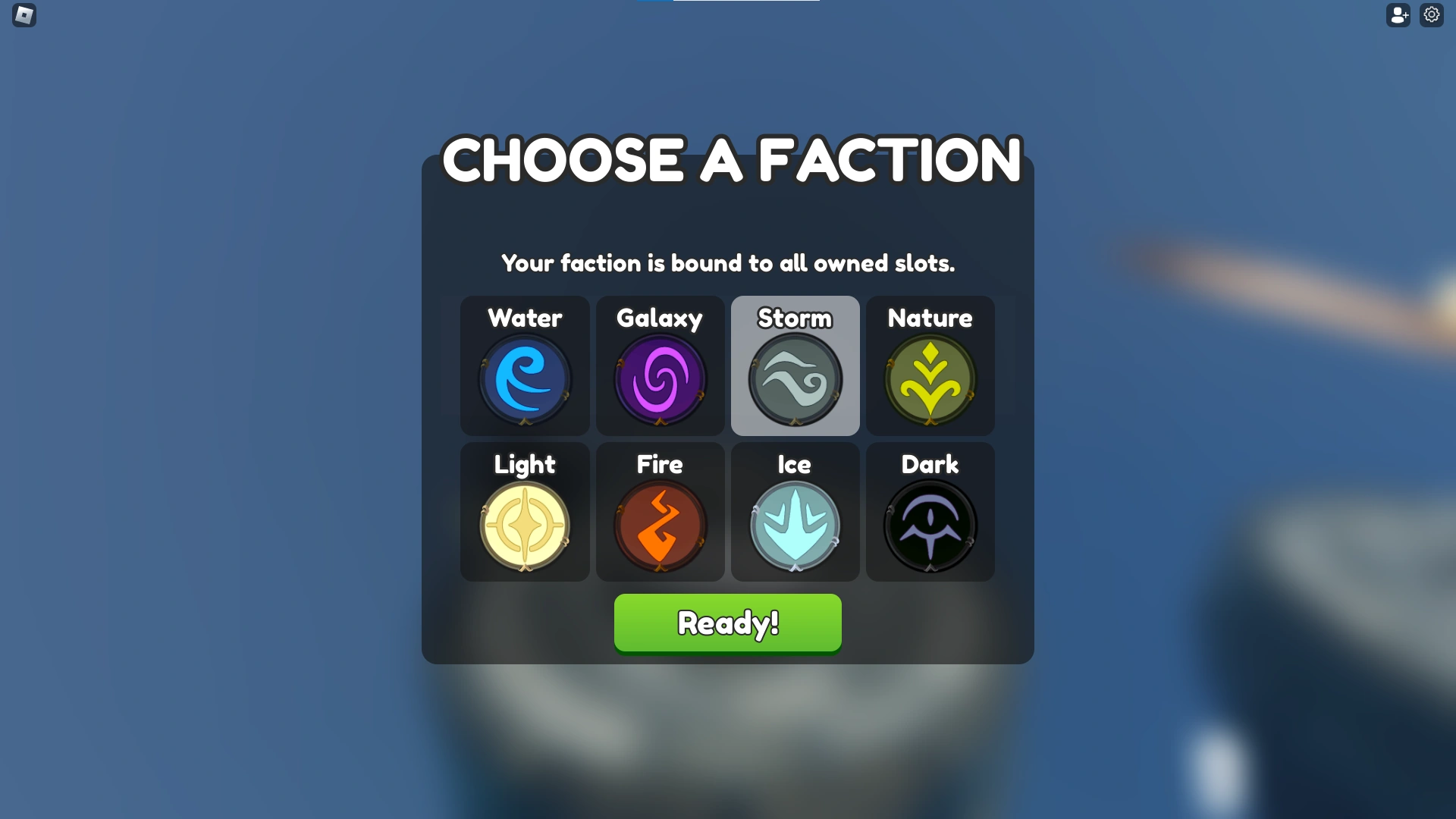Click the Water faction name label
Image resolution: width=1456 pixels, height=819 pixels.
tap(525, 318)
